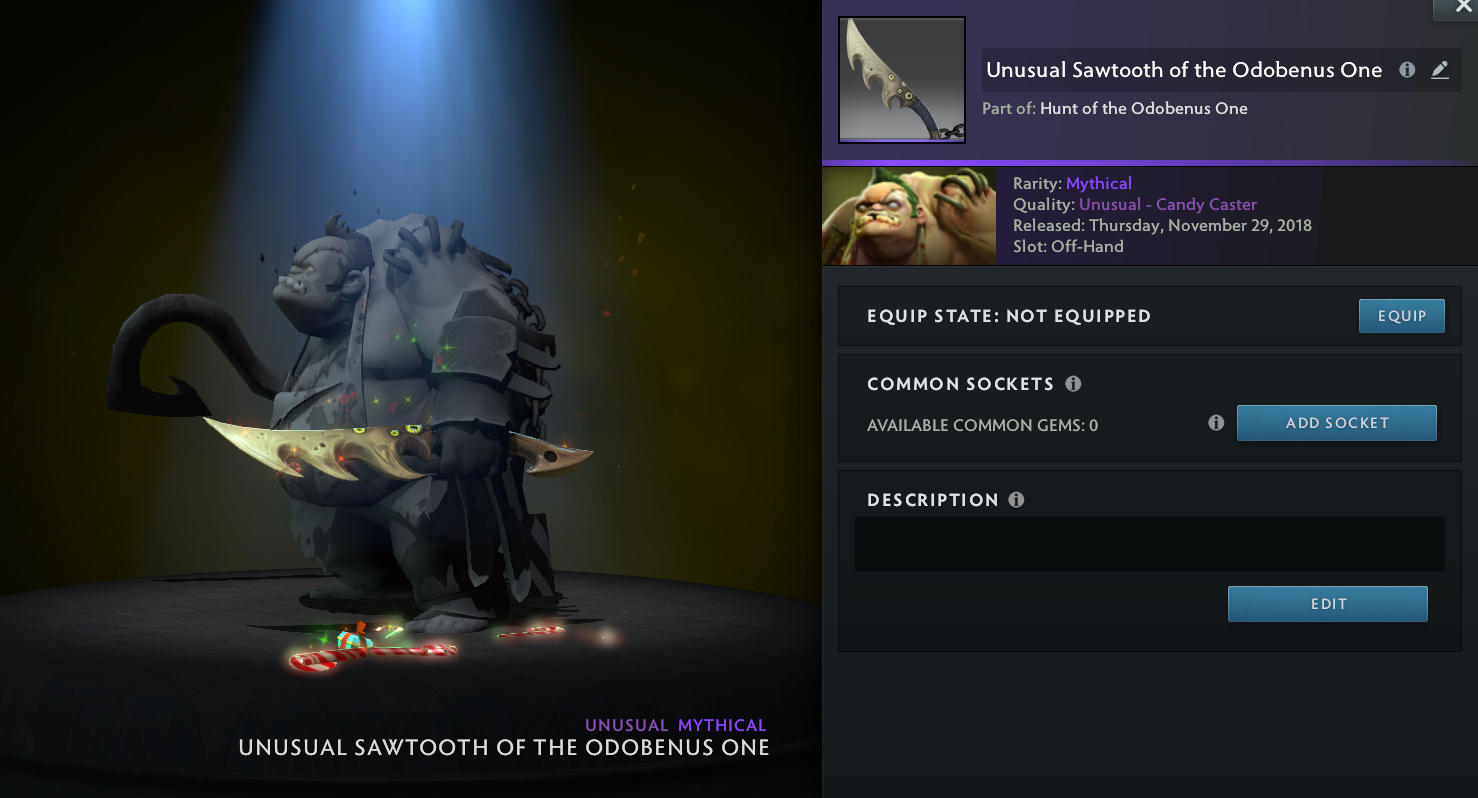The width and height of the screenshot is (1478, 798).
Task: Click the Pudge hero portrait
Action: (x=908, y=216)
